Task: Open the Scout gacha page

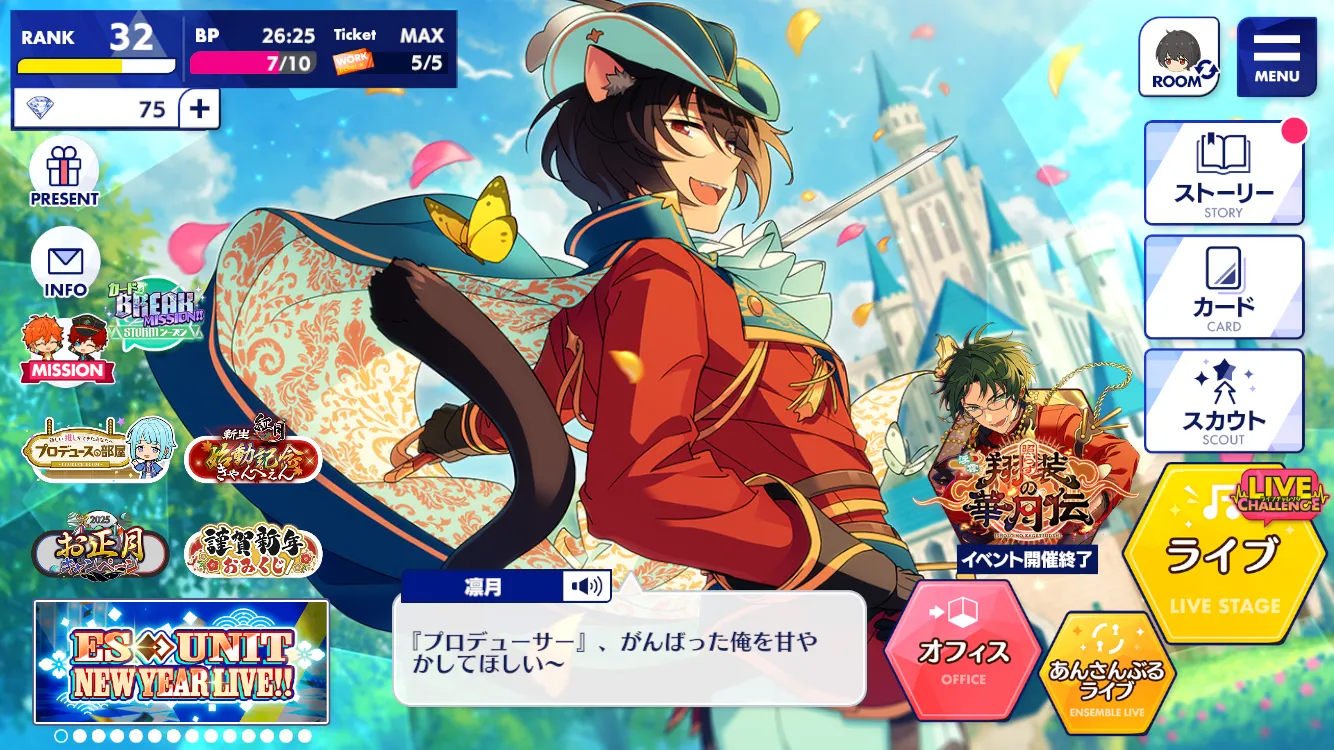Action: click(1223, 401)
